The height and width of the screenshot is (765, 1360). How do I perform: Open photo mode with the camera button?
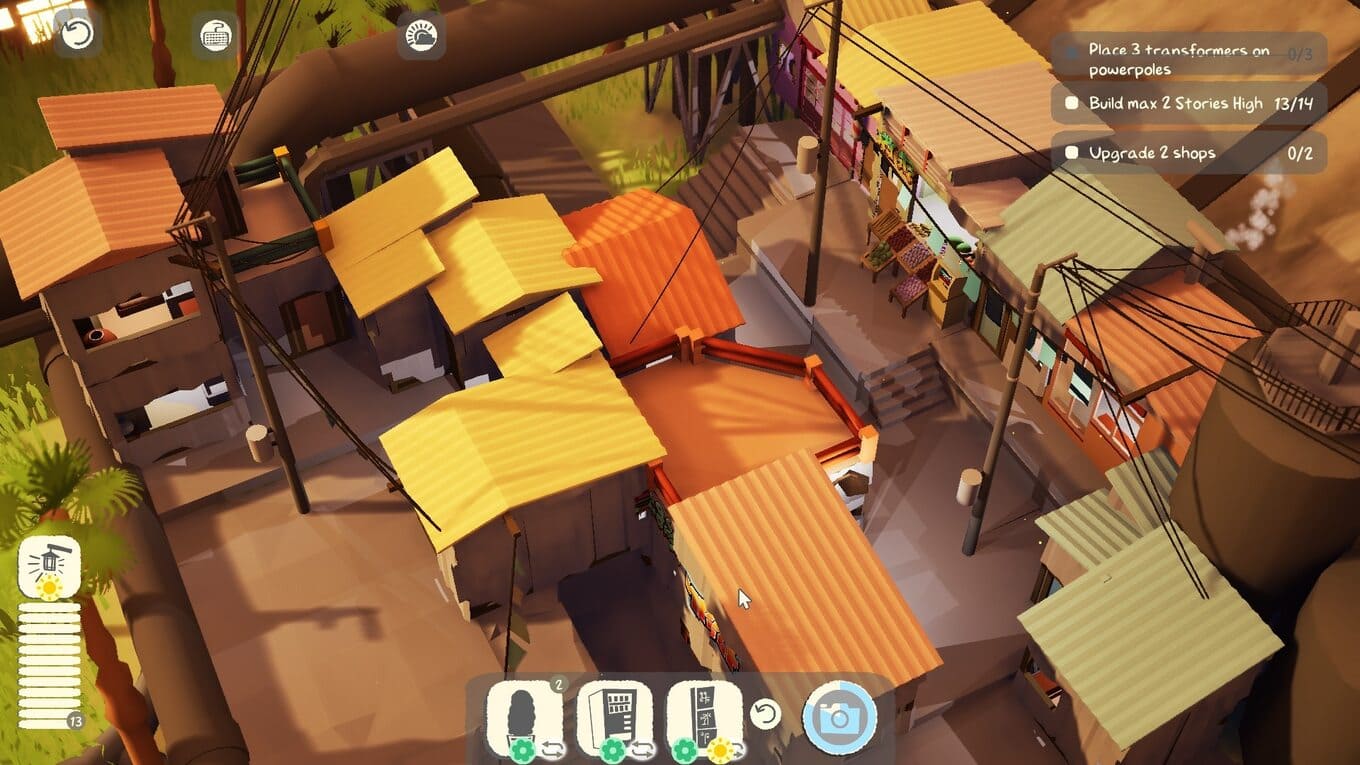tap(840, 717)
